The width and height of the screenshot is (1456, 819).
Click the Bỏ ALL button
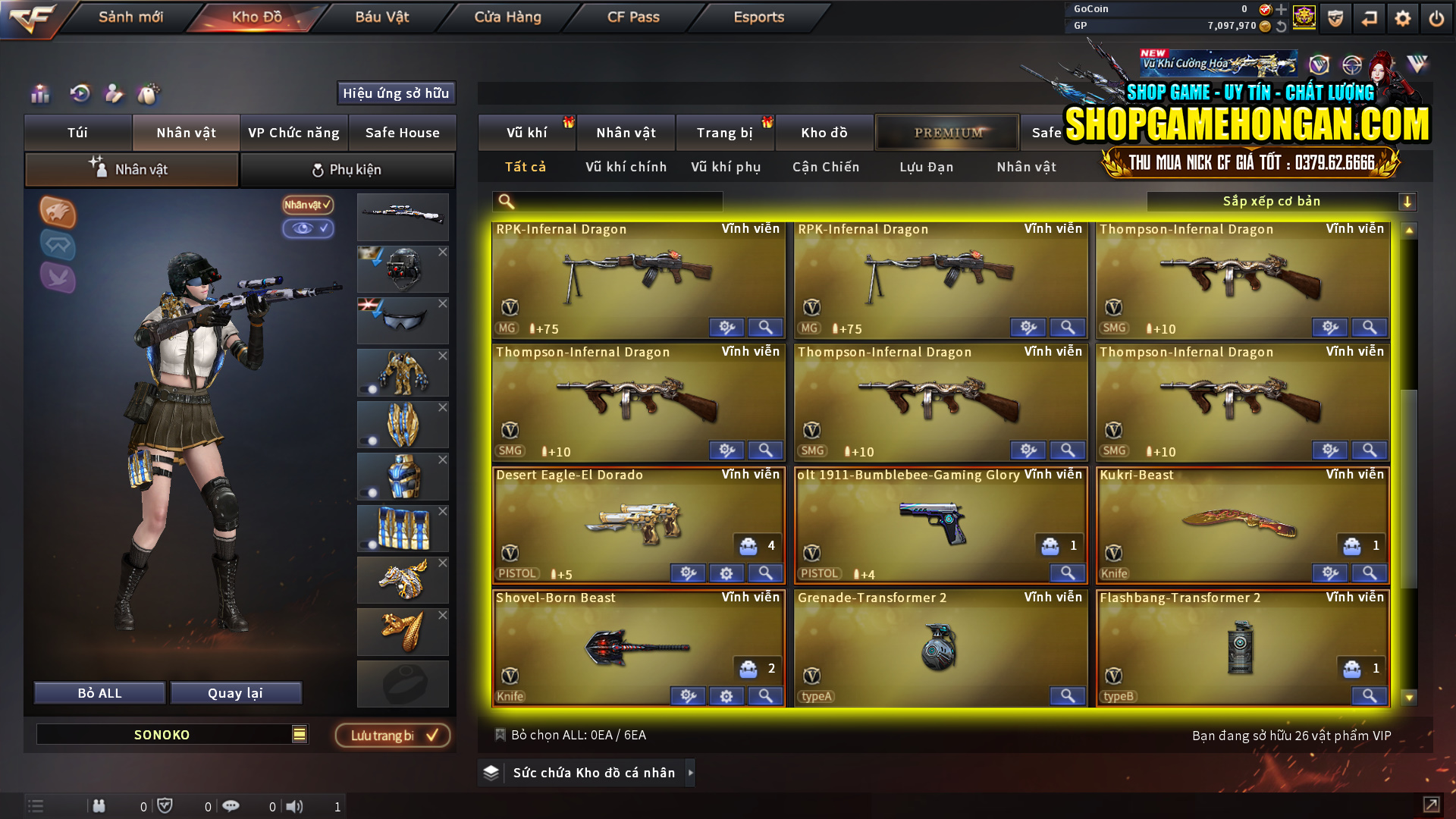(99, 692)
